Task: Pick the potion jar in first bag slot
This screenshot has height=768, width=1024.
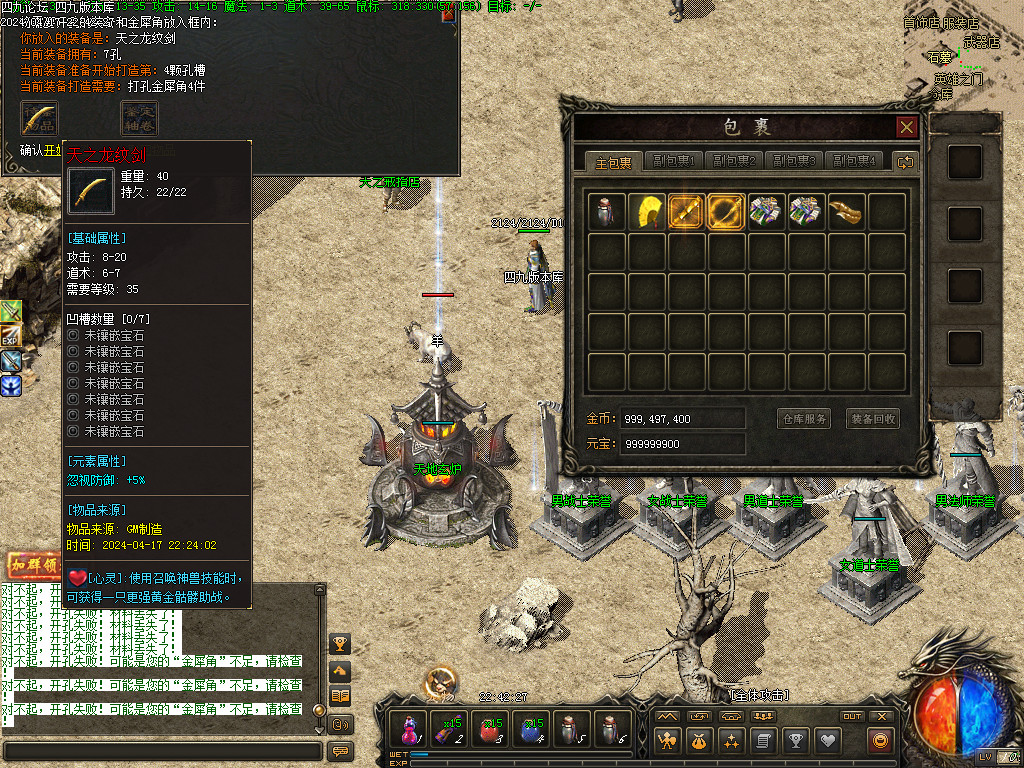Action: pos(607,211)
